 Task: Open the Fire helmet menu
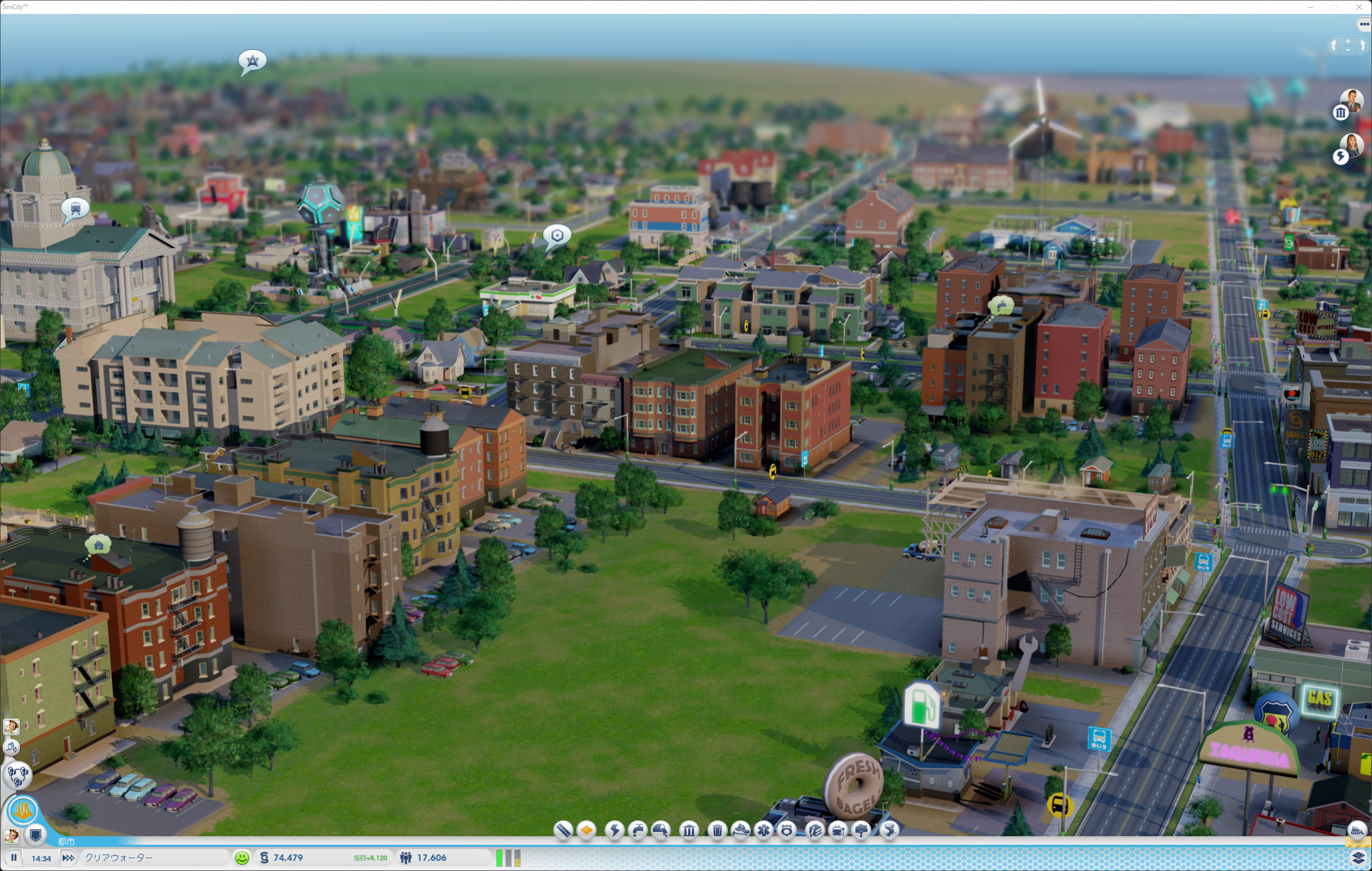tap(740, 830)
